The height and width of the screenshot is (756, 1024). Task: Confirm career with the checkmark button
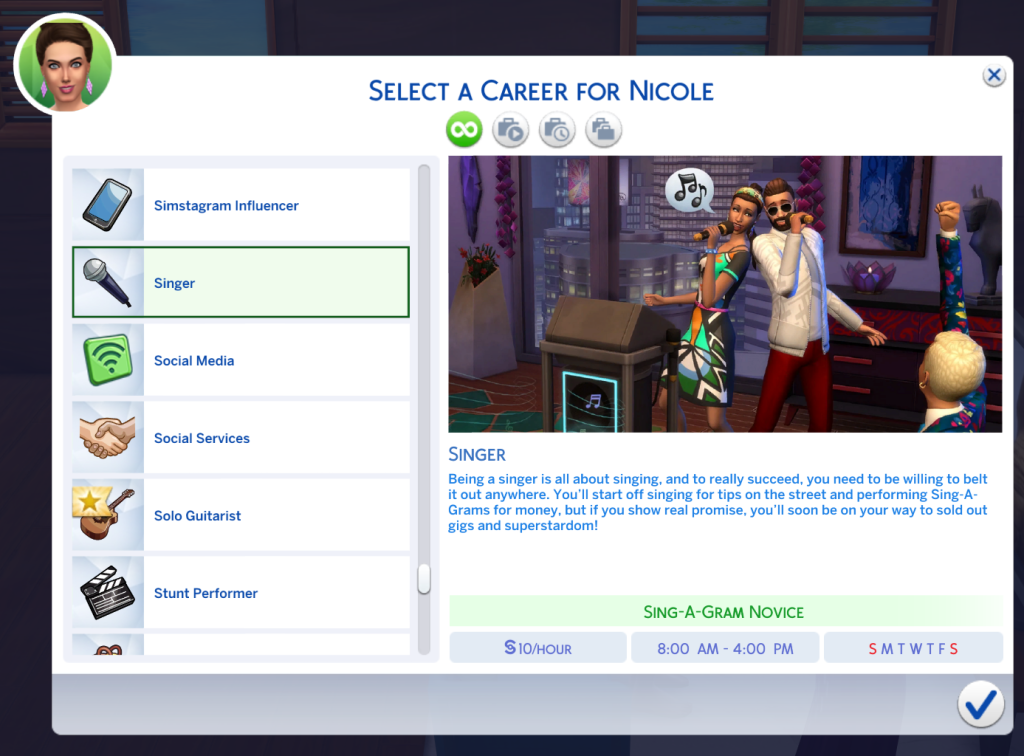[980, 706]
